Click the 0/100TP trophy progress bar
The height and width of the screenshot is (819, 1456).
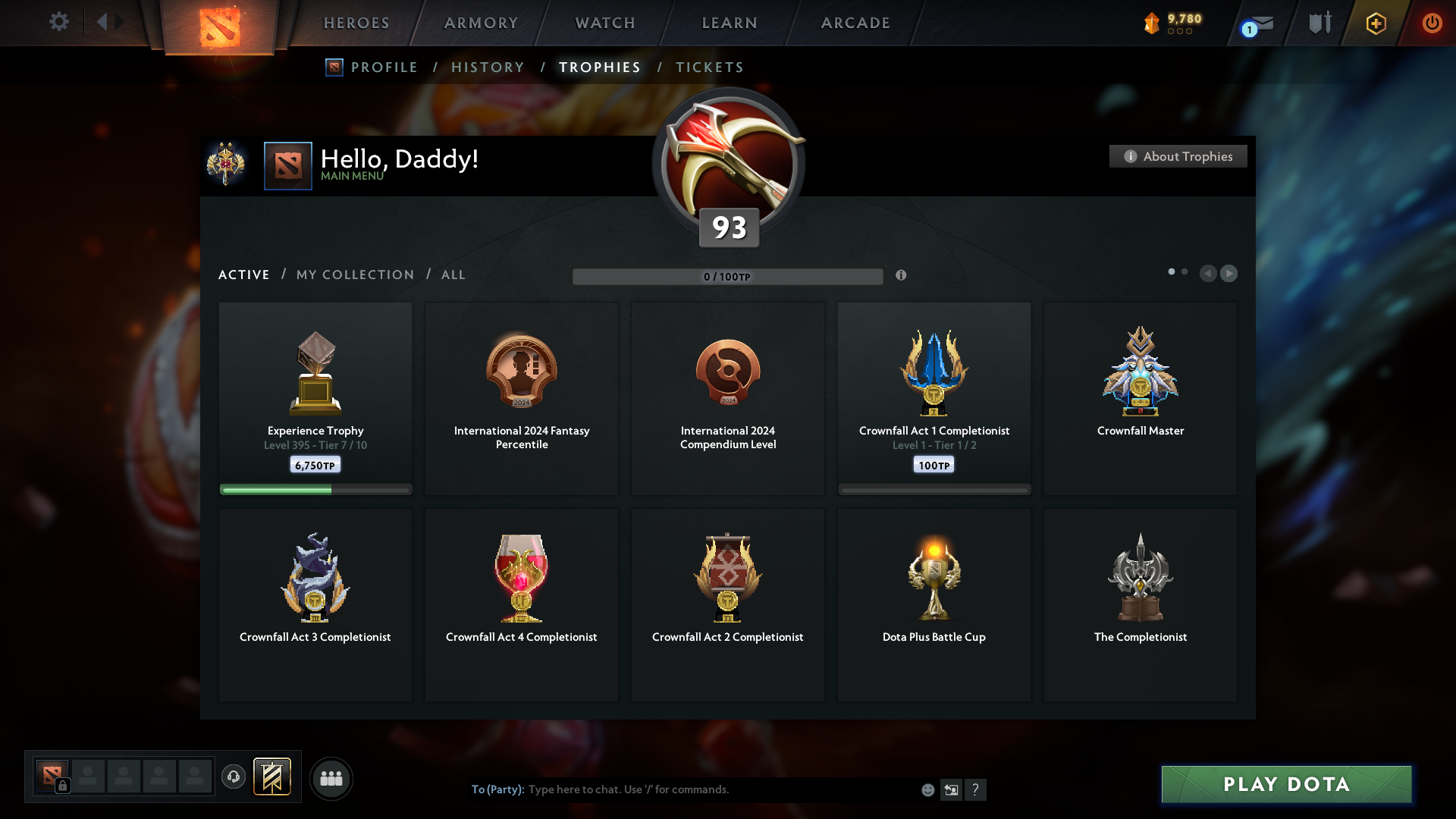(728, 276)
